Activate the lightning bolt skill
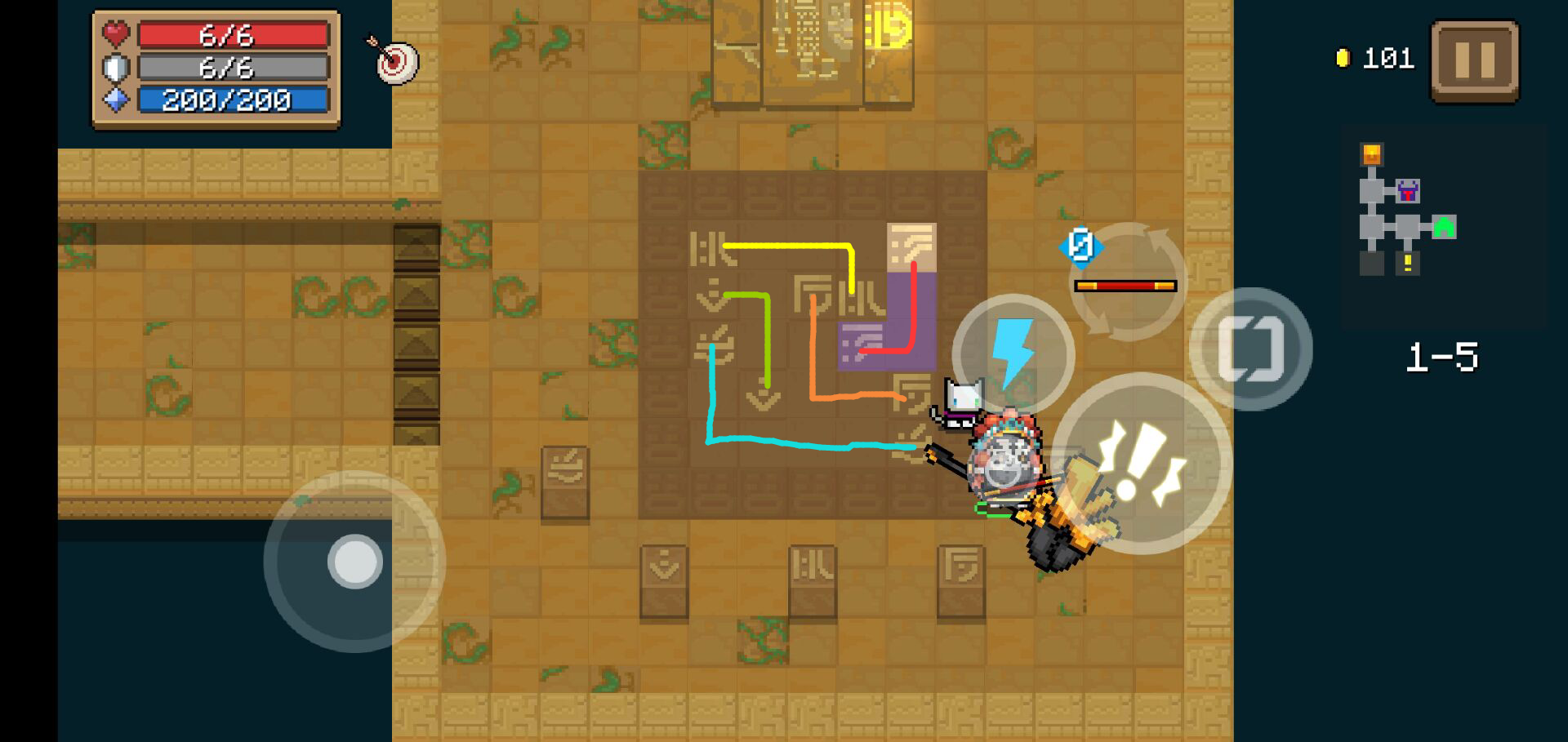 (1013, 354)
